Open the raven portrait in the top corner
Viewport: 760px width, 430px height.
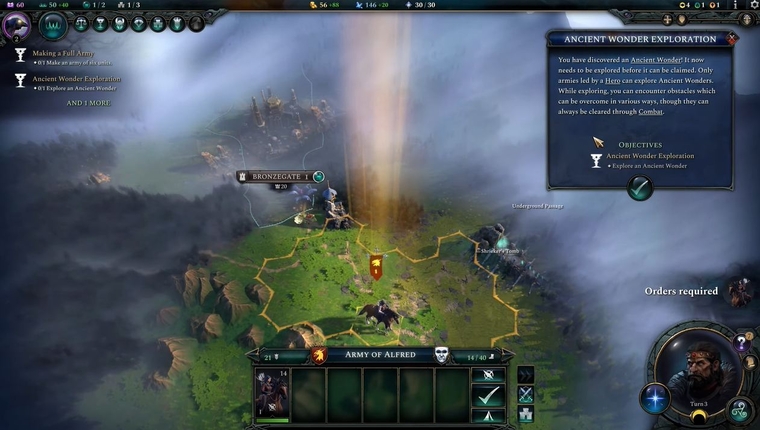coord(16,24)
